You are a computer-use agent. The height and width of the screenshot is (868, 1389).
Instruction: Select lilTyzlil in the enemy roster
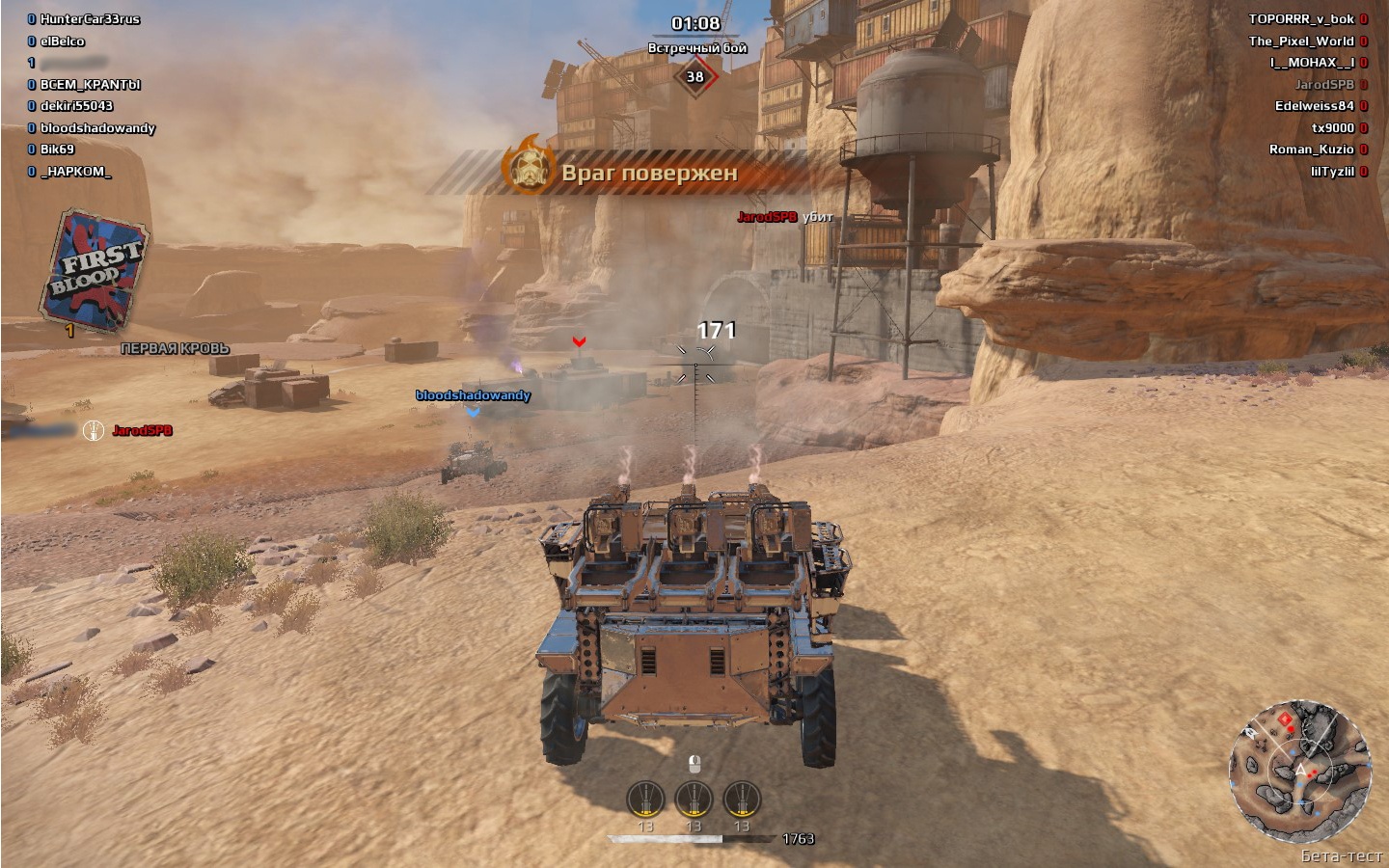pyautogui.click(x=1332, y=172)
